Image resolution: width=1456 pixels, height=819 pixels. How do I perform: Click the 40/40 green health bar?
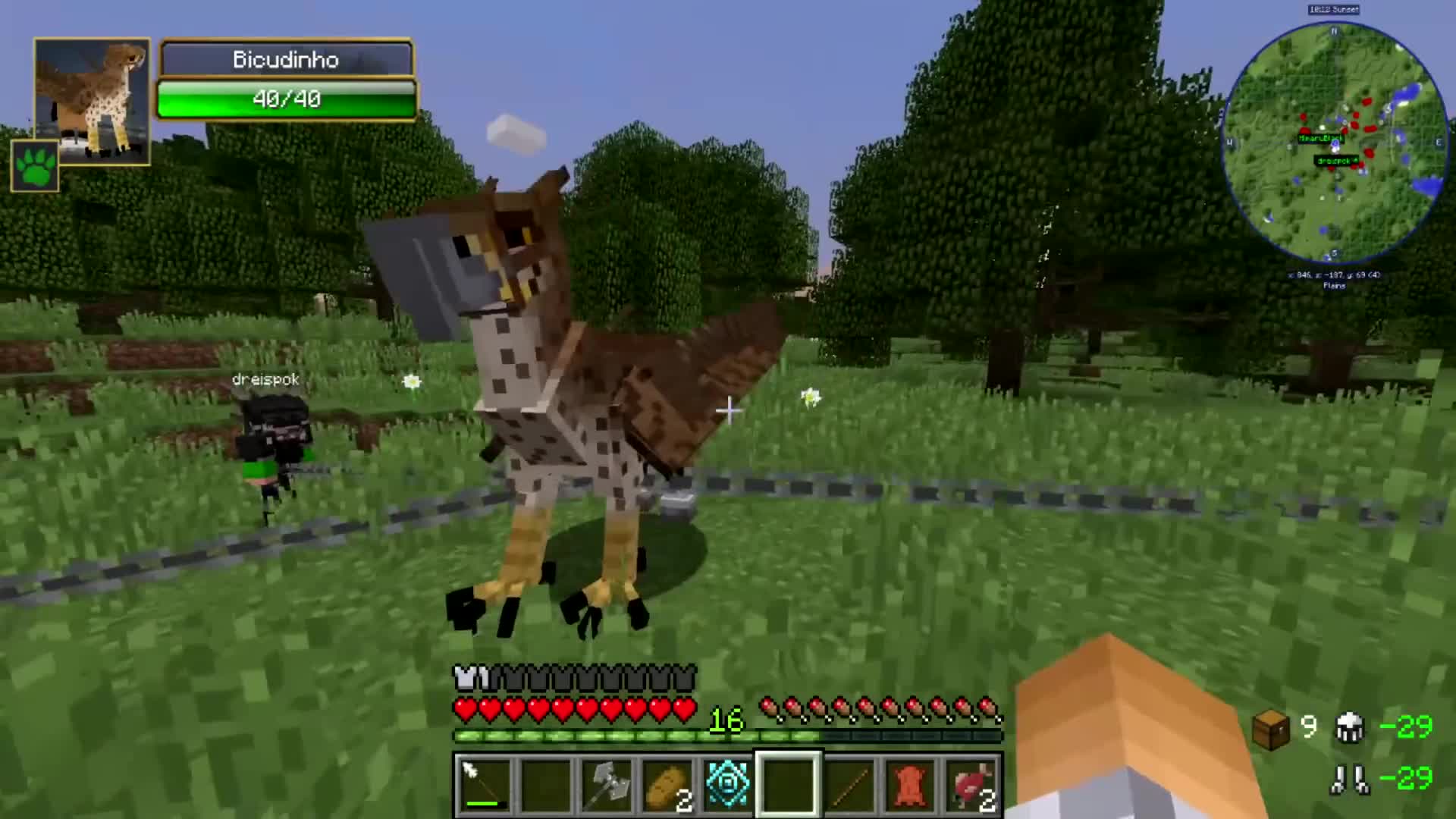[x=287, y=99]
